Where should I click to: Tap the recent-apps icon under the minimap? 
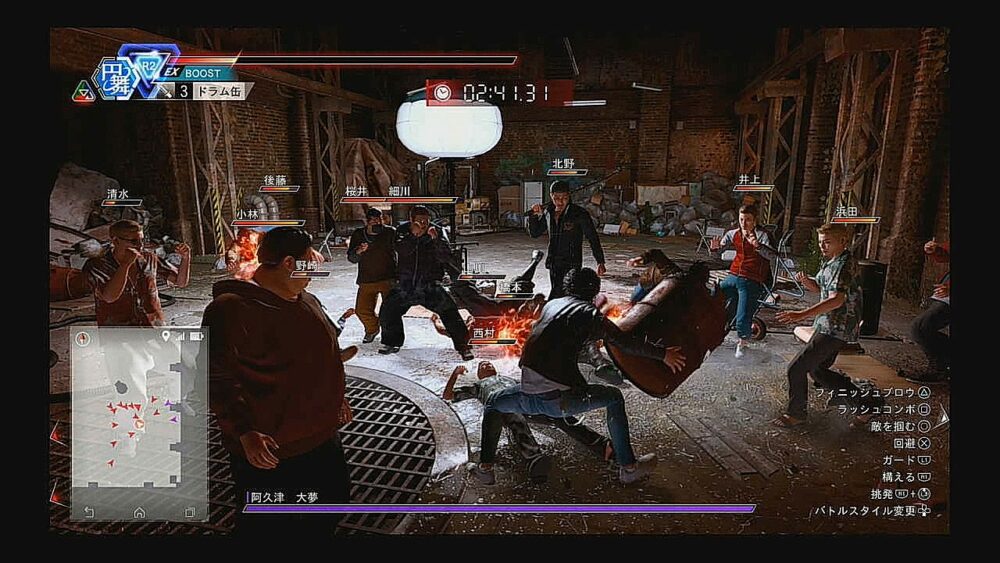pos(190,512)
